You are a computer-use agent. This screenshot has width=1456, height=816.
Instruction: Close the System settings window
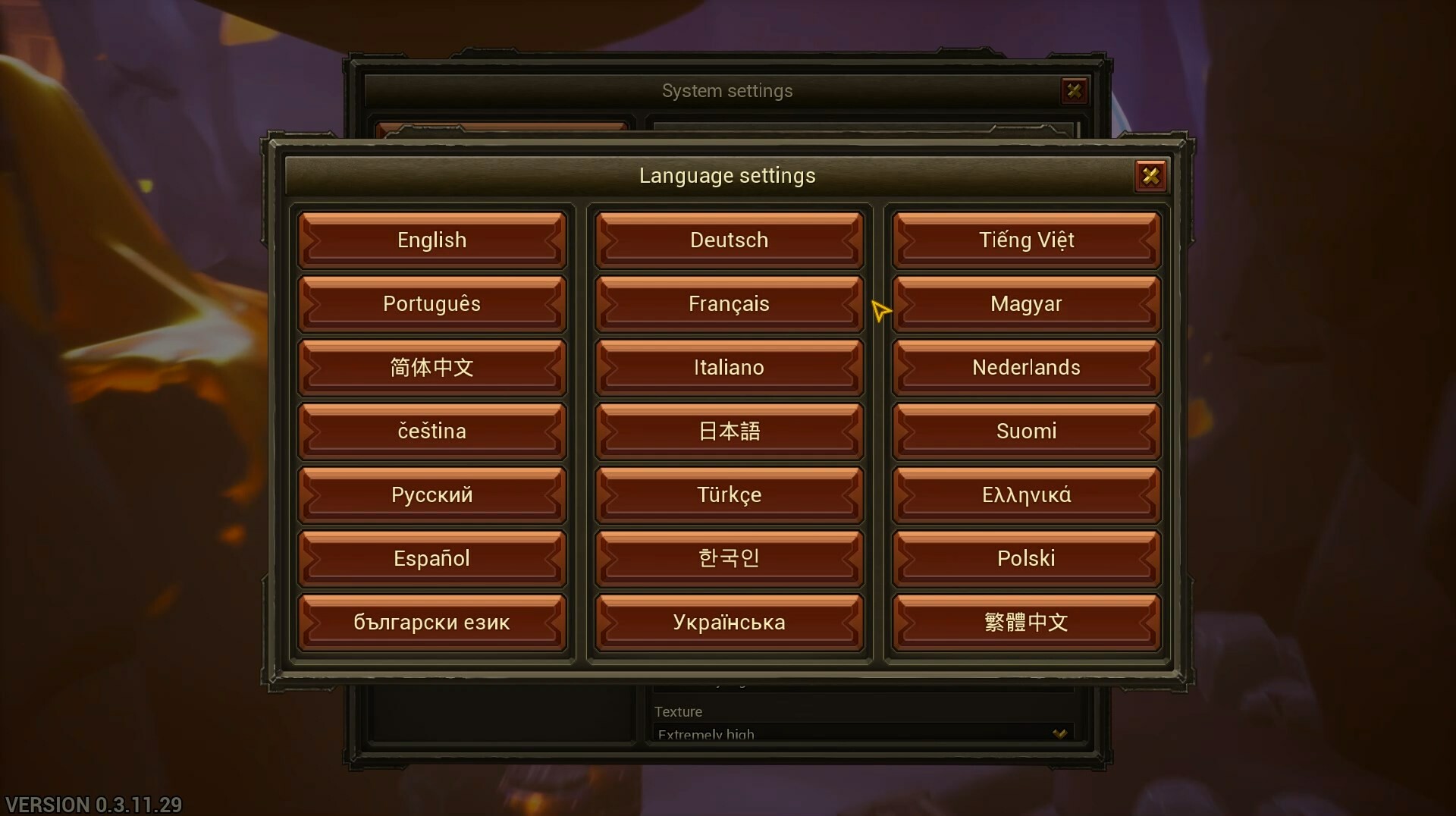pos(1075,90)
